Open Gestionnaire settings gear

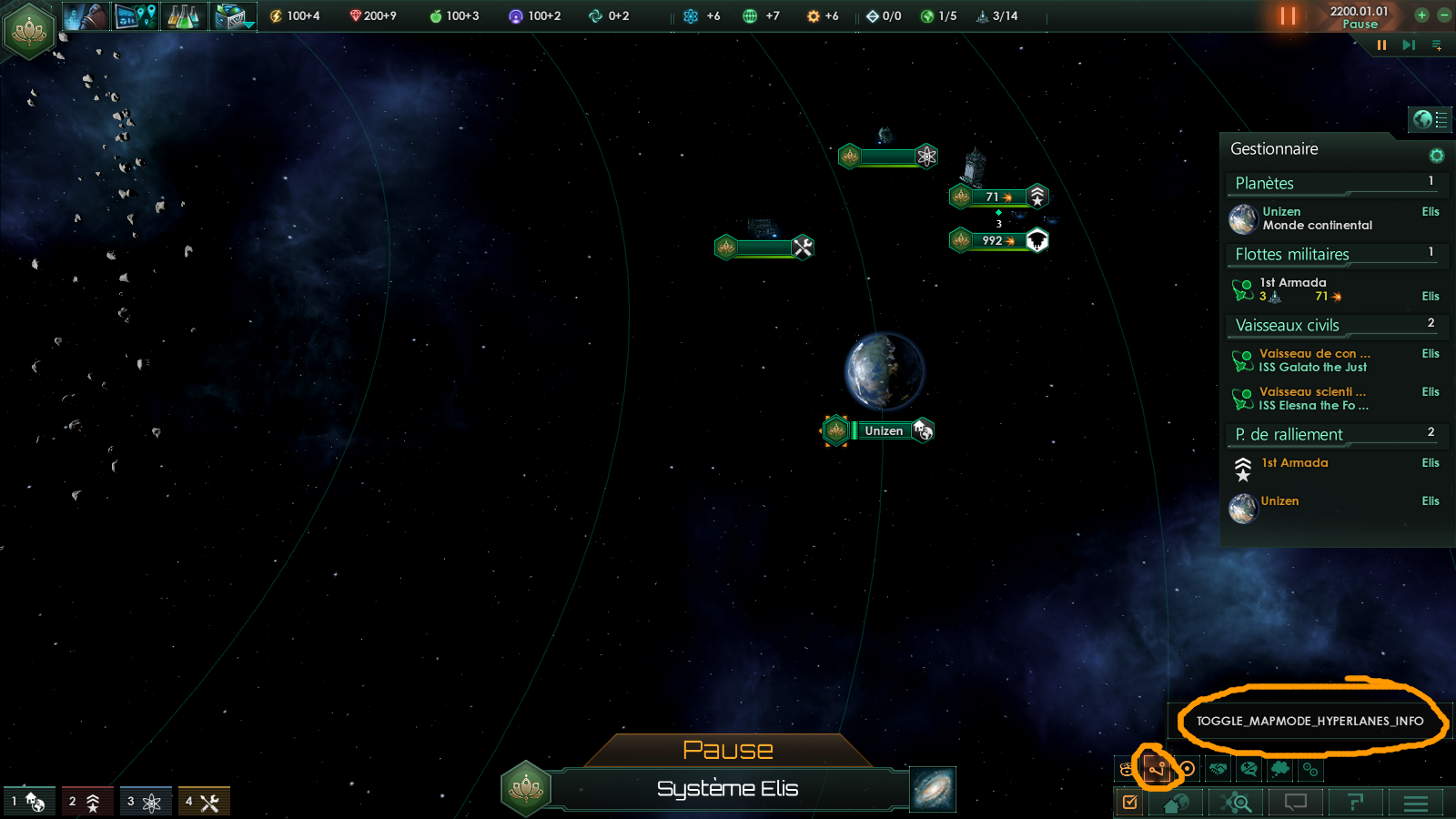point(1437,156)
